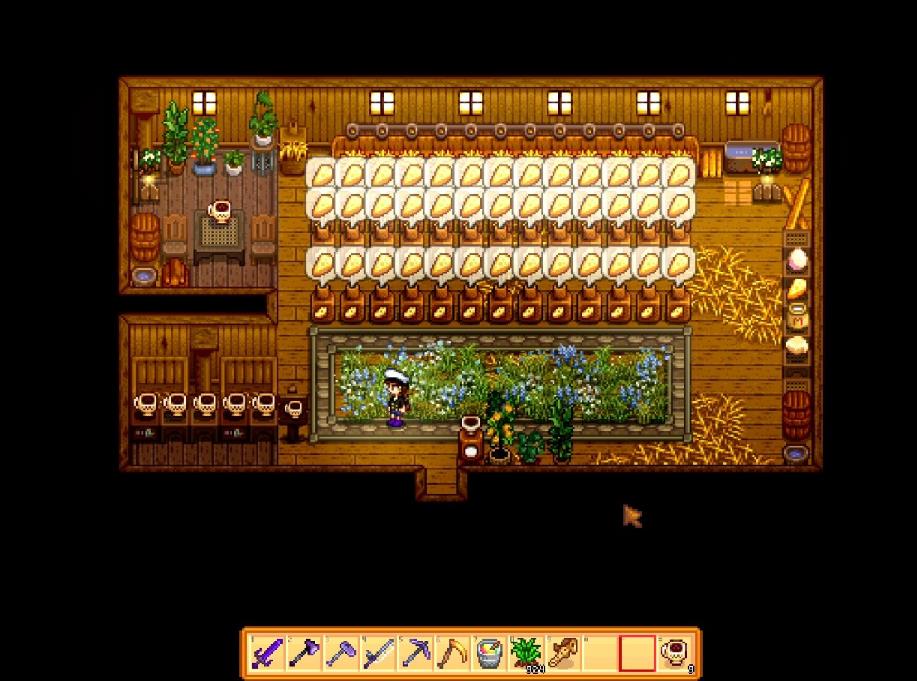Choose the colorful pail item
Viewport: 917px width, 681px height.
pyautogui.click(x=488, y=653)
